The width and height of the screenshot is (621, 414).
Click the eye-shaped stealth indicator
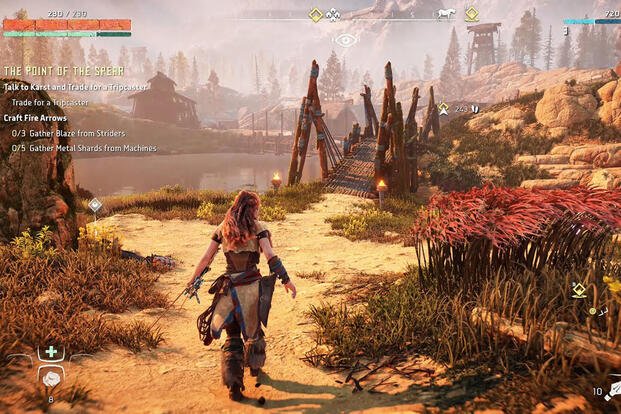(x=346, y=40)
